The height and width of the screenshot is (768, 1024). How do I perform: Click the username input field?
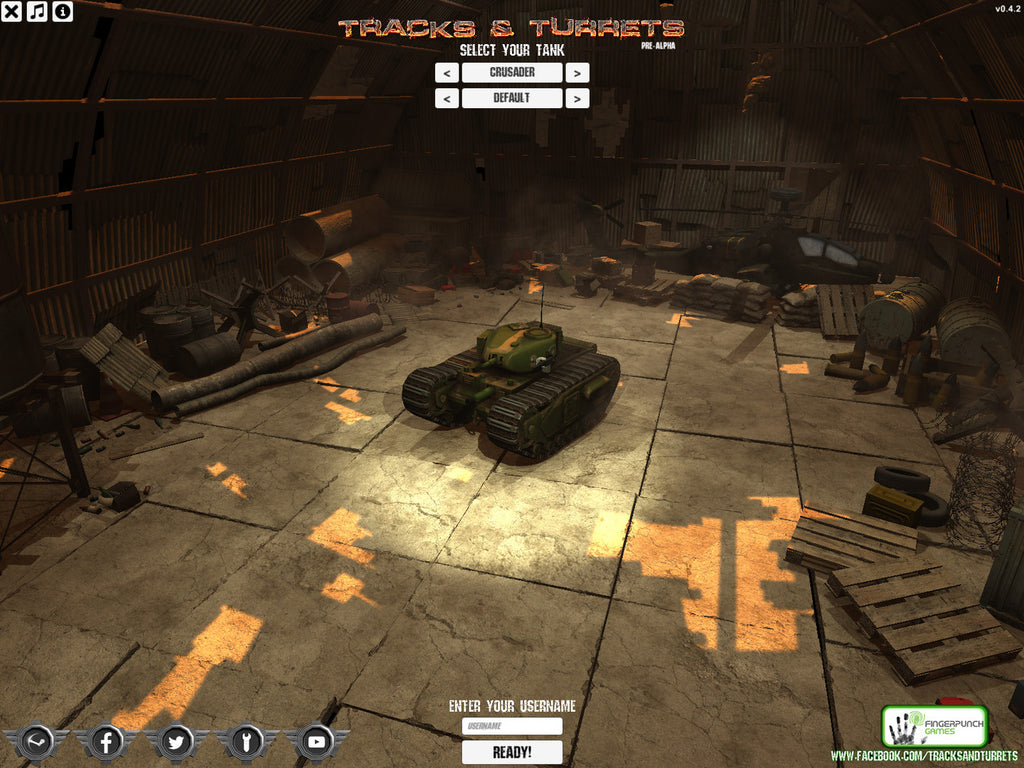pos(512,727)
